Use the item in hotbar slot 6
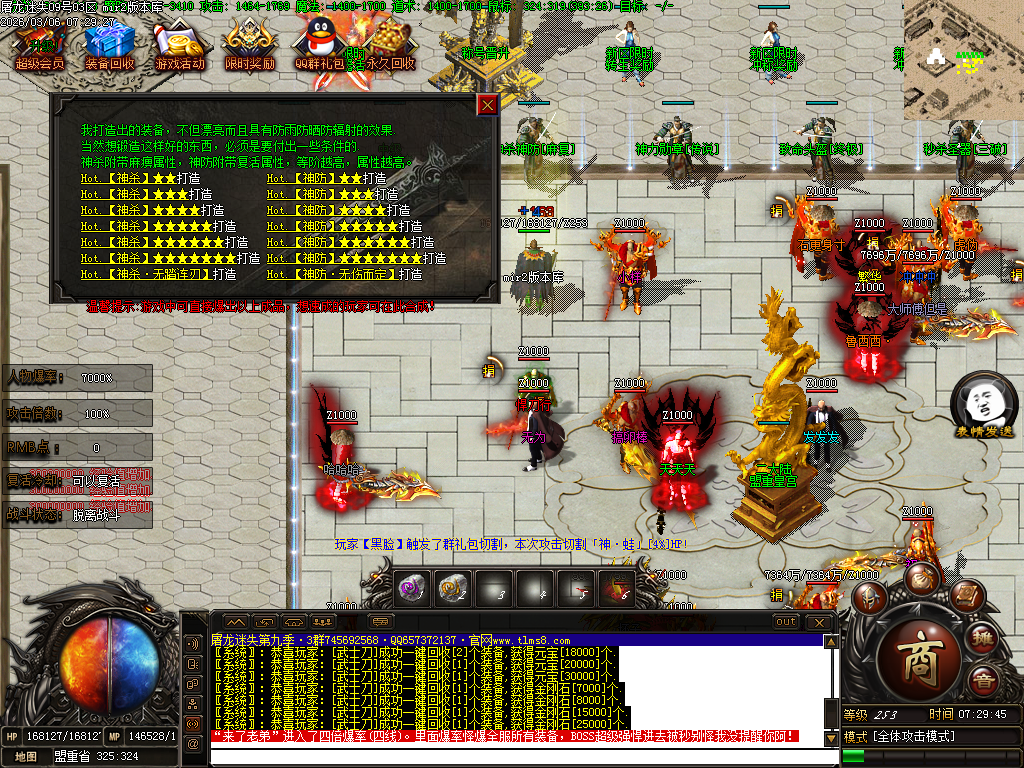This screenshot has height=768, width=1024. 615,590
